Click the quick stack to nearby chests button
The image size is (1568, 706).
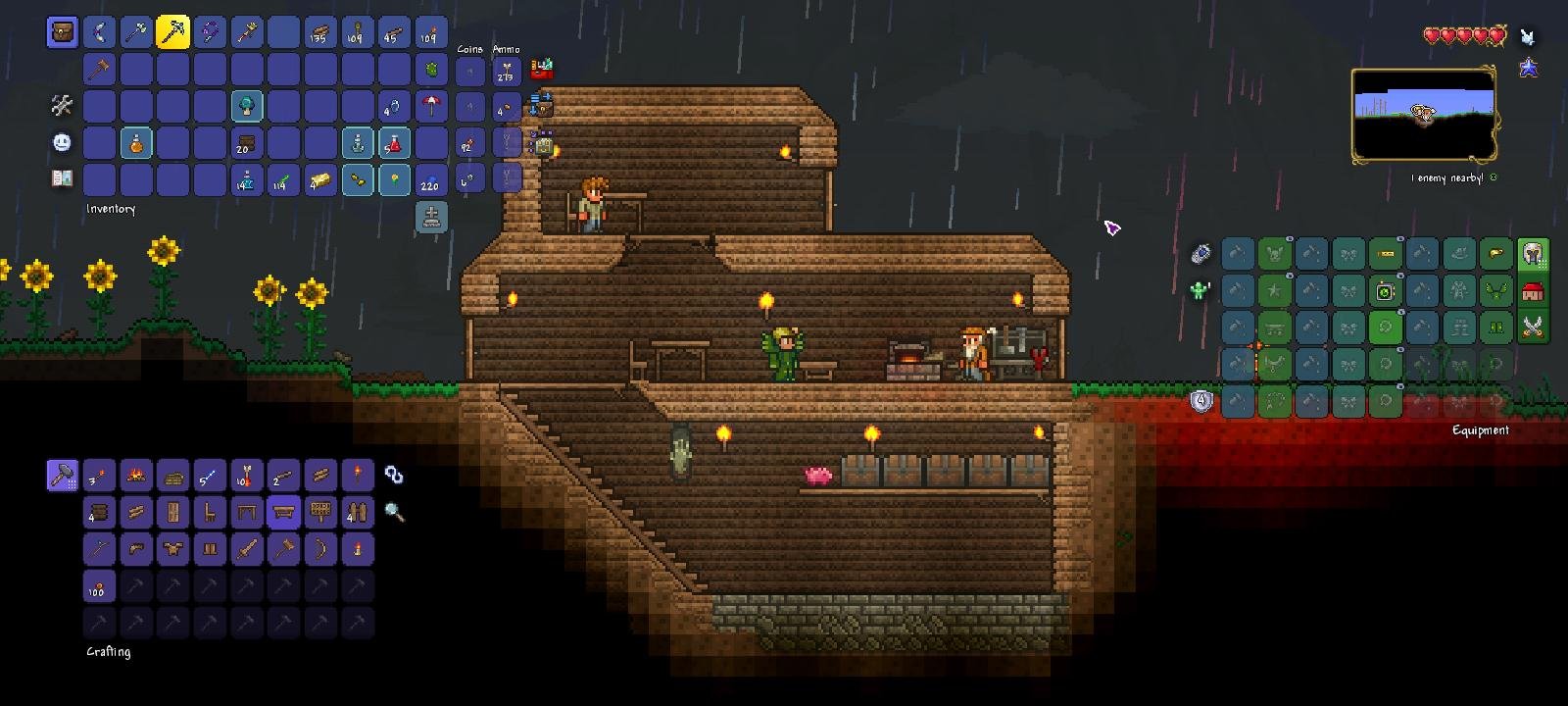(541, 104)
